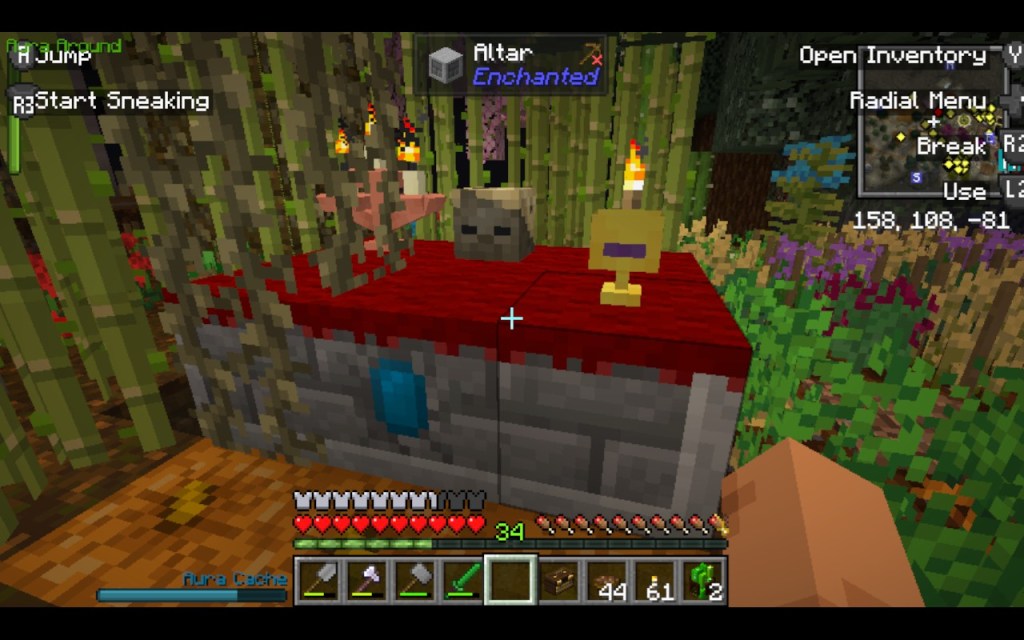Select the wooden chest hotbar slot
Image resolution: width=1024 pixels, height=640 pixels.
point(559,581)
